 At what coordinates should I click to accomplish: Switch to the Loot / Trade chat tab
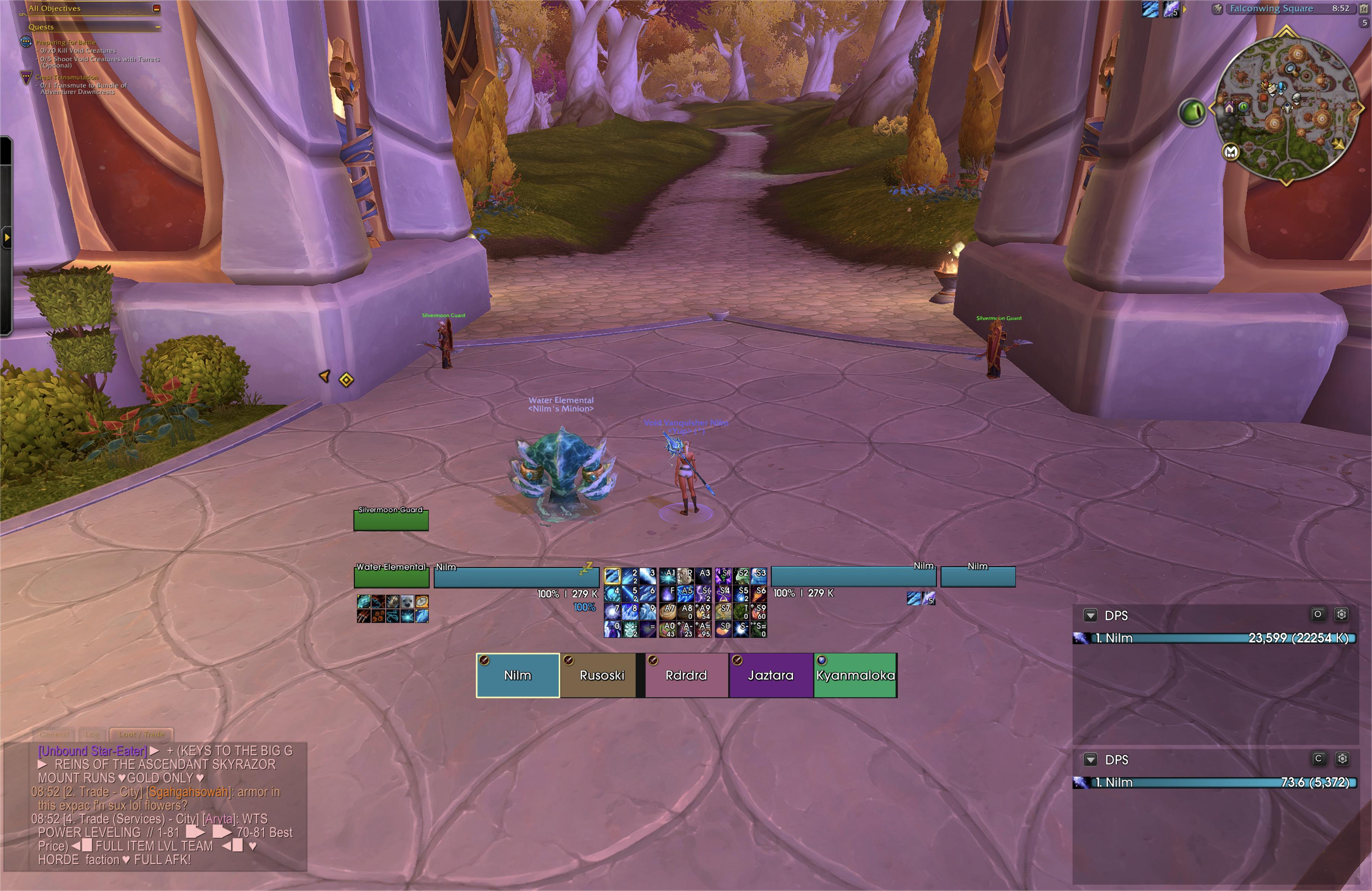click(x=141, y=734)
